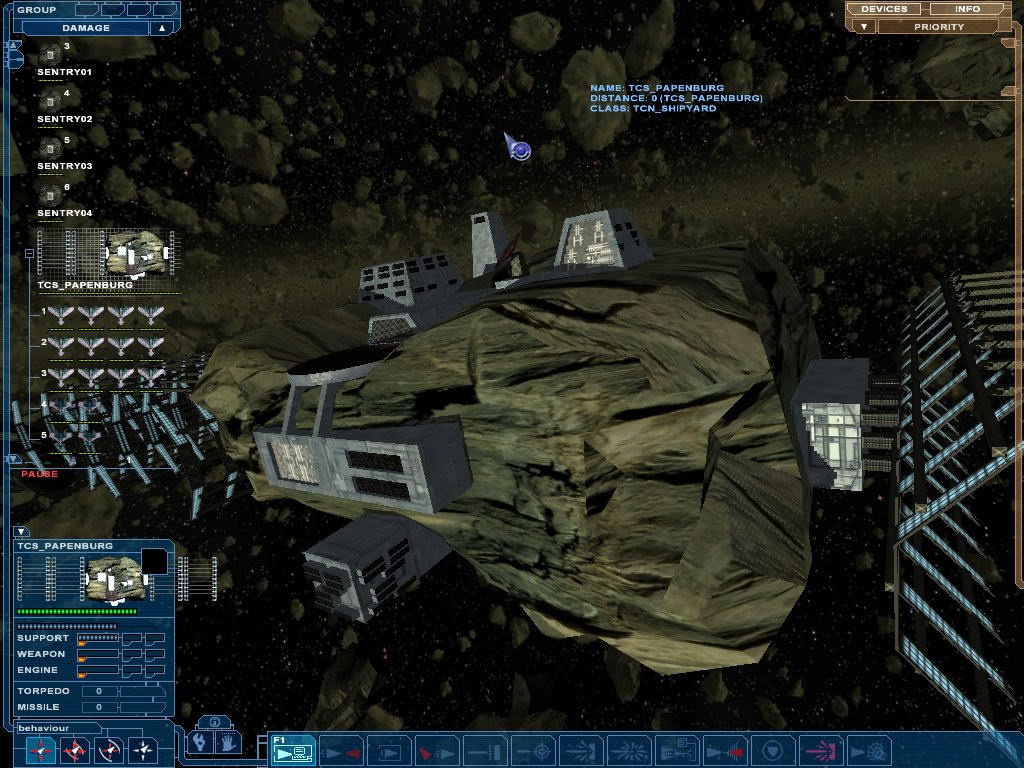Switch to the INFO tab
This screenshot has height=768, width=1024.
click(x=967, y=9)
